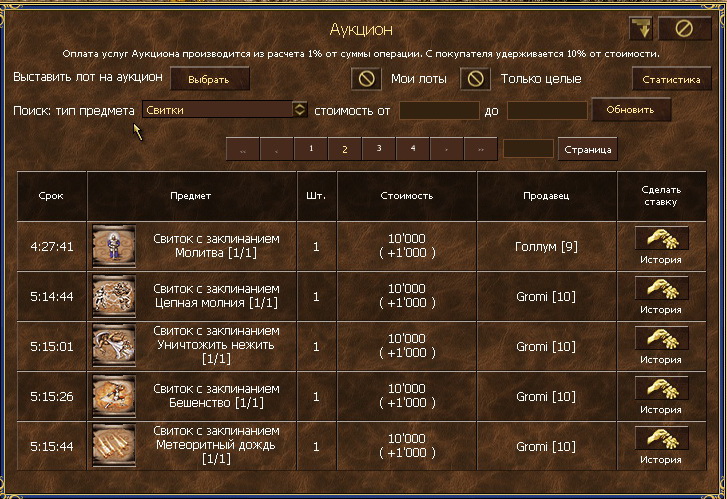Refresh the listings with the Обновить button
The height and width of the screenshot is (499, 727).
(x=631, y=110)
